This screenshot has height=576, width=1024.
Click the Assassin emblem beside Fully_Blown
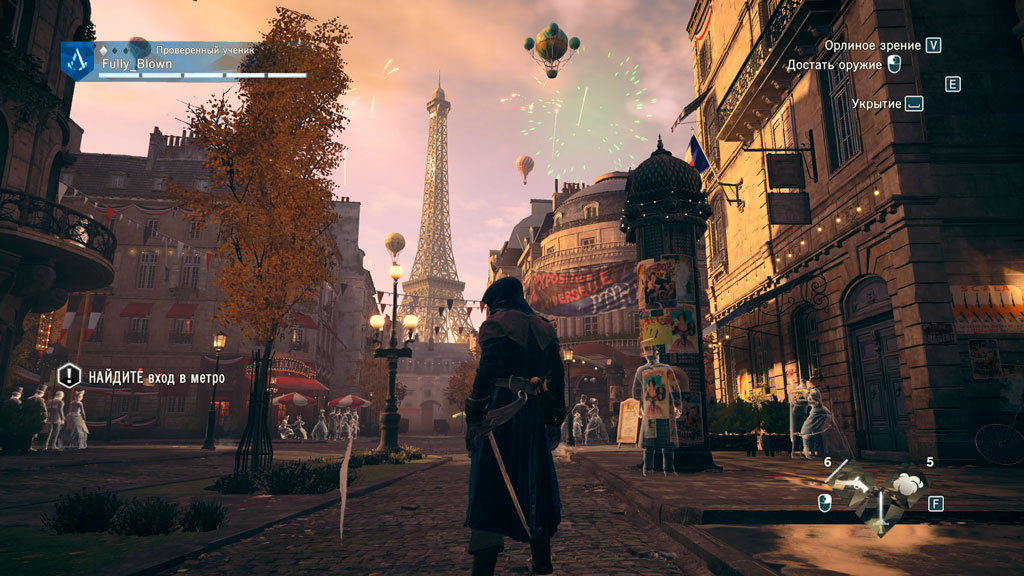click(x=77, y=60)
